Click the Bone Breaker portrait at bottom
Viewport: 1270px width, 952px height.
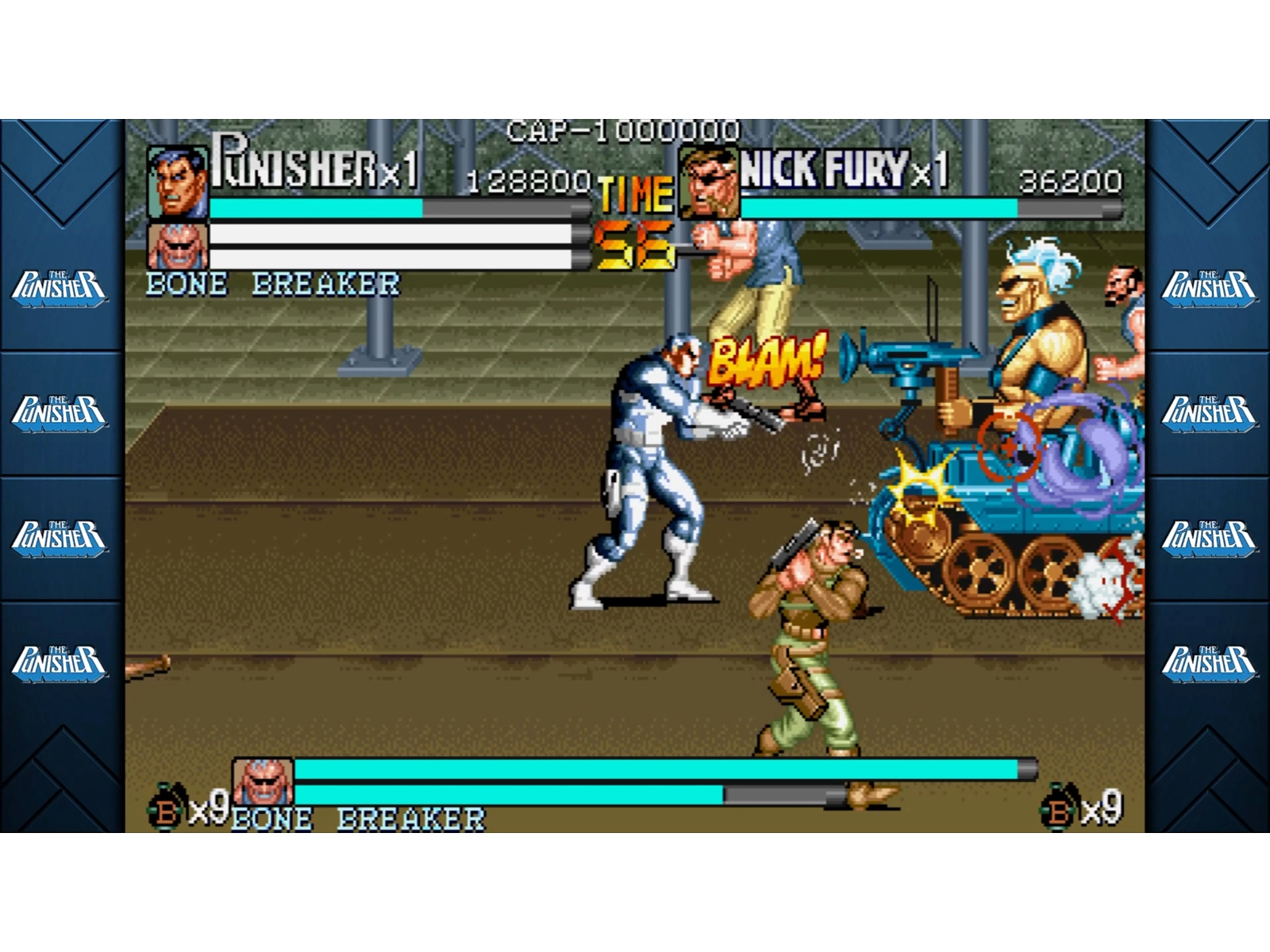coord(261,781)
